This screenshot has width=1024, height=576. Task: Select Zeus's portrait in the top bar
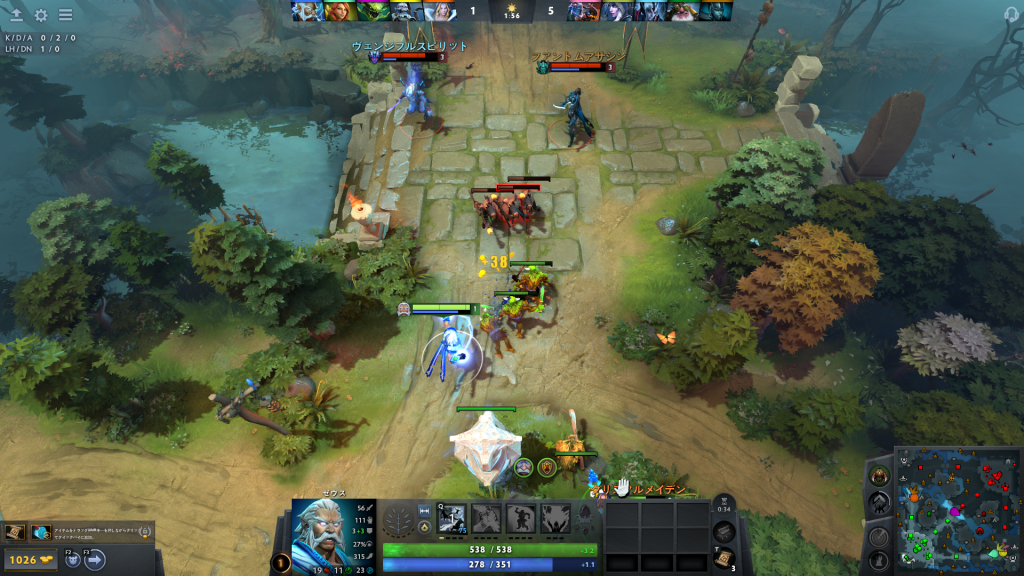point(305,11)
